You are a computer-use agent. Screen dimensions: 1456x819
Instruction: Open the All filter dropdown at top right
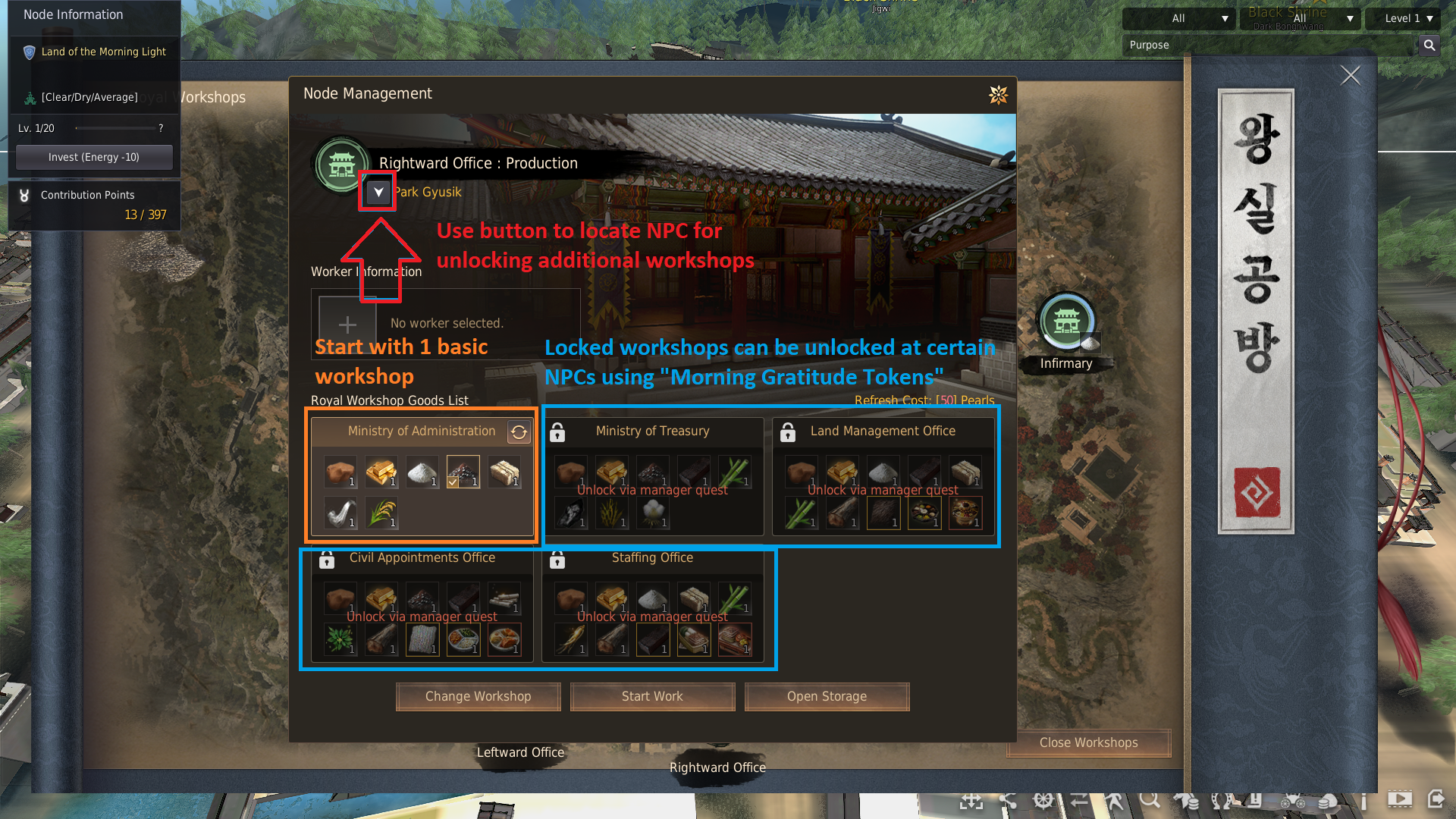(x=1179, y=18)
